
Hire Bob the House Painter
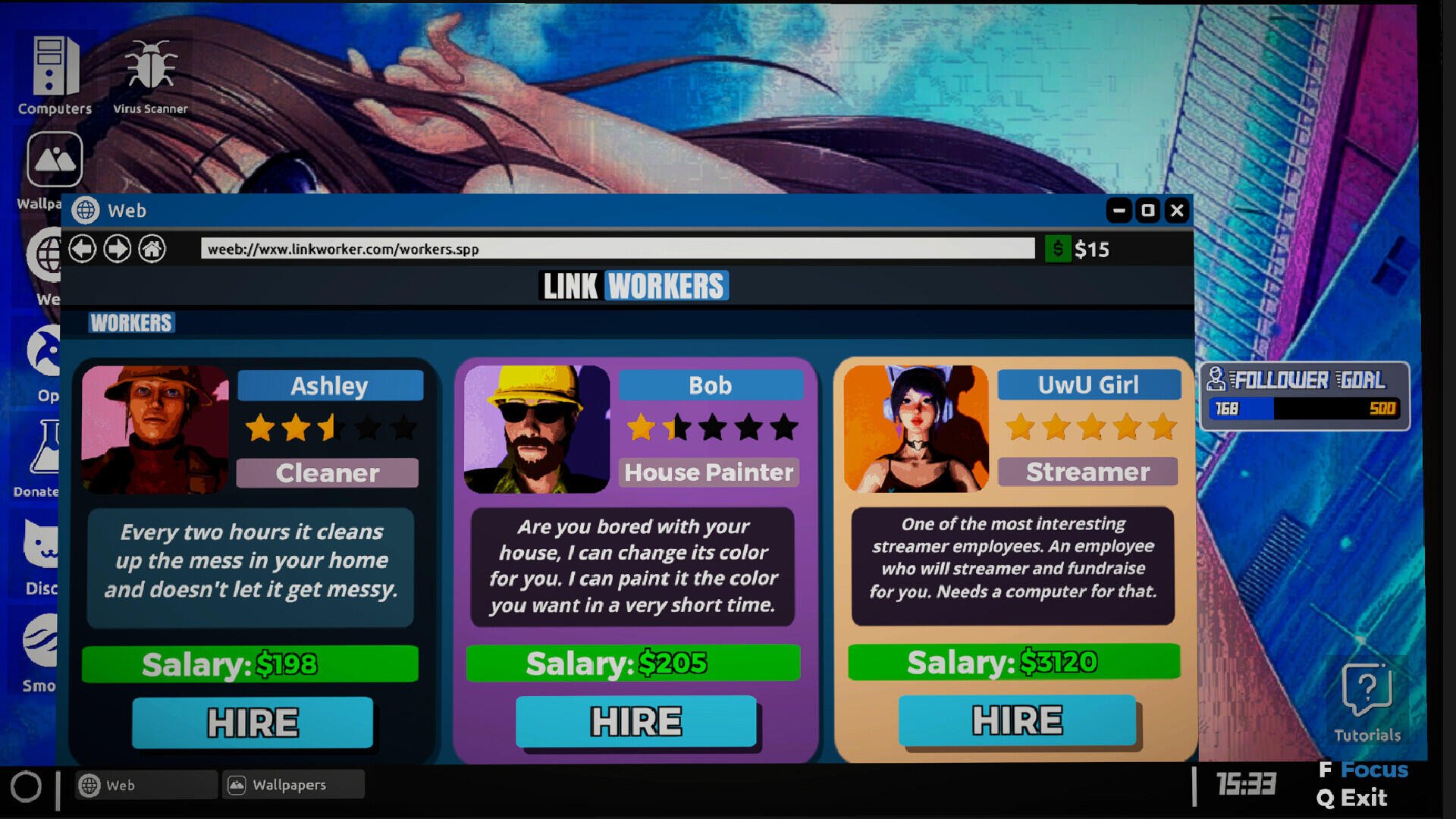635,721
